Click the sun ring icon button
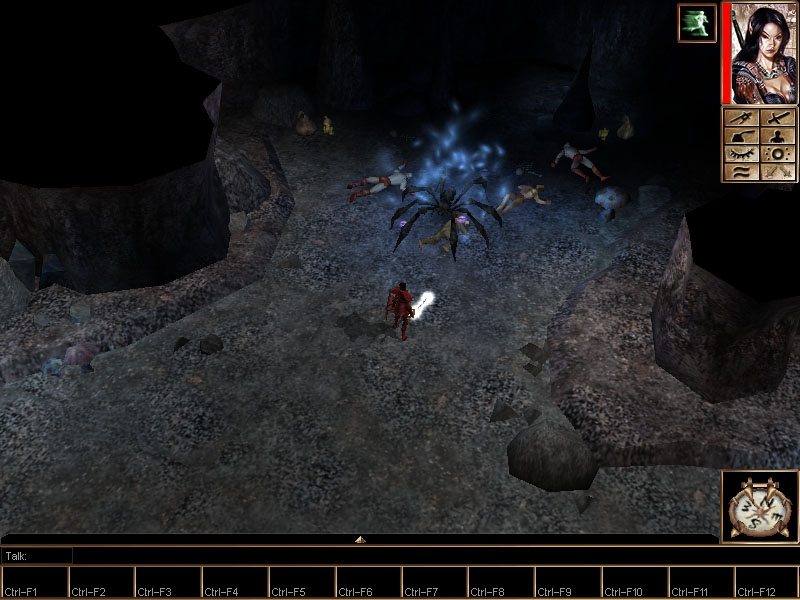 click(x=778, y=154)
